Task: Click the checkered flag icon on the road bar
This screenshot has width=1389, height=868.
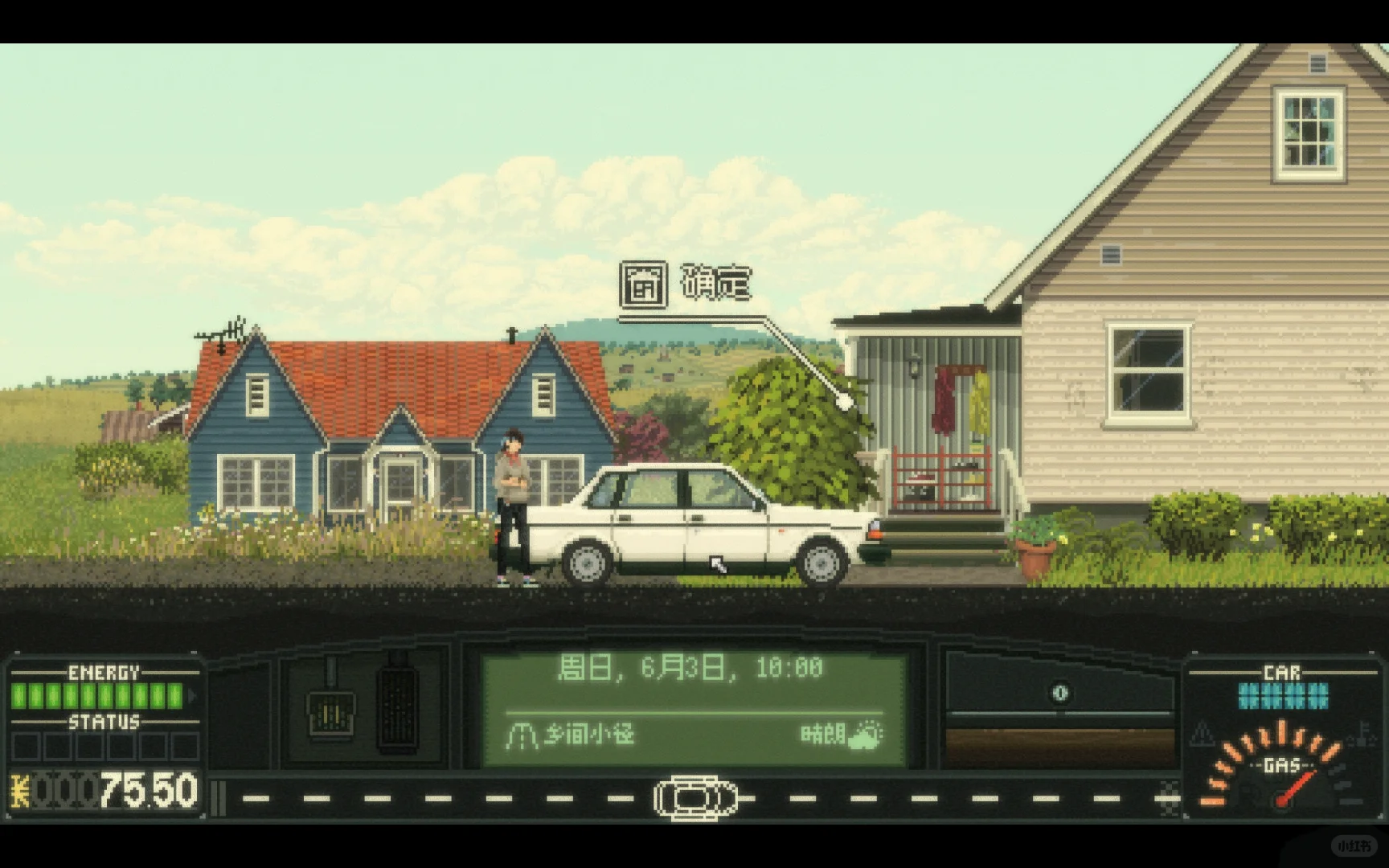Action: [1168, 799]
